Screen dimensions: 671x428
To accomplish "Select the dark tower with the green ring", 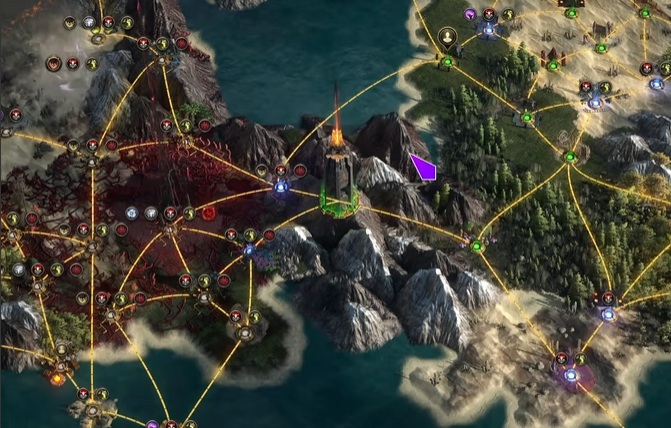I will point(339,180).
